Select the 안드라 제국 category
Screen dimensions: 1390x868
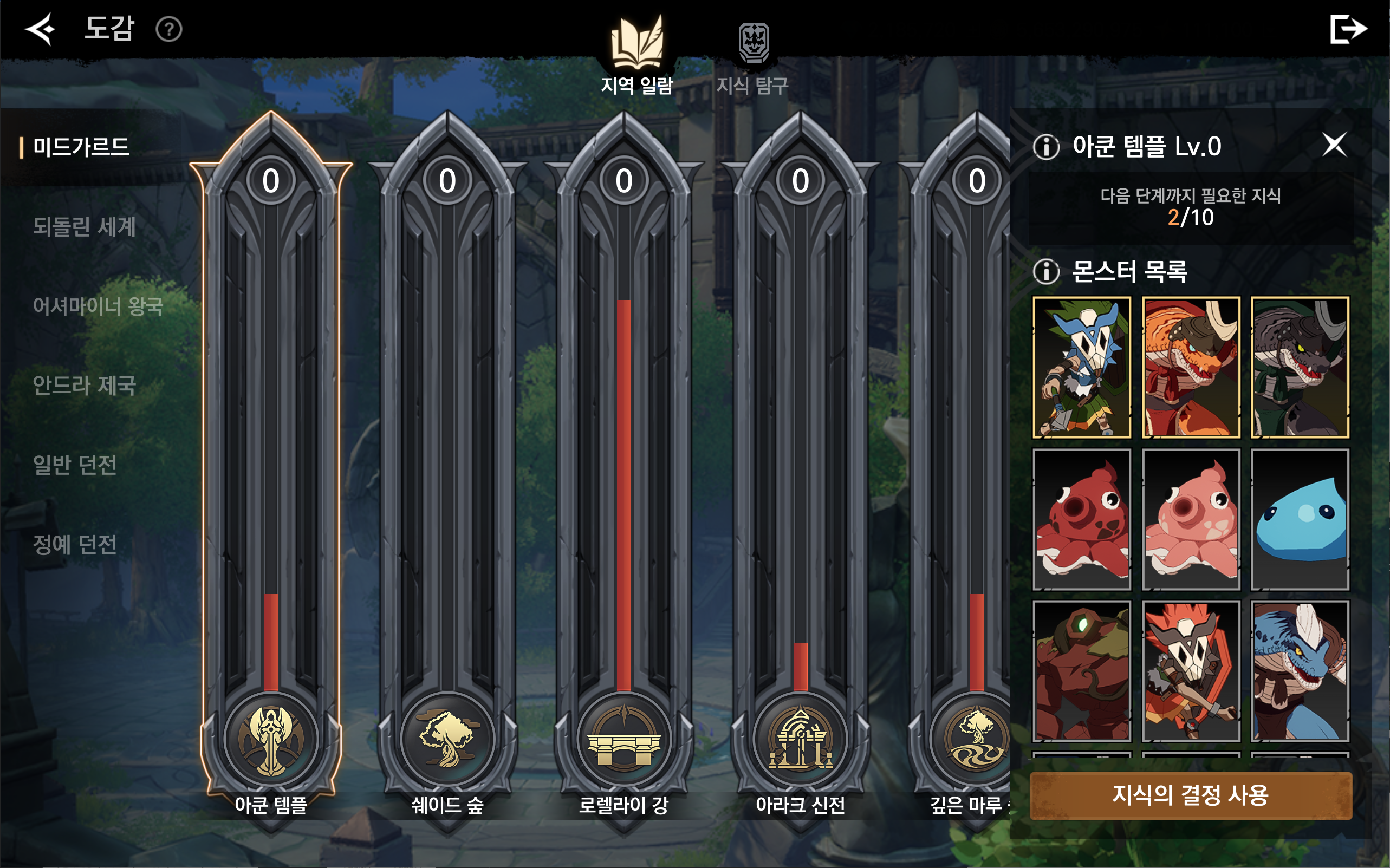[85, 385]
